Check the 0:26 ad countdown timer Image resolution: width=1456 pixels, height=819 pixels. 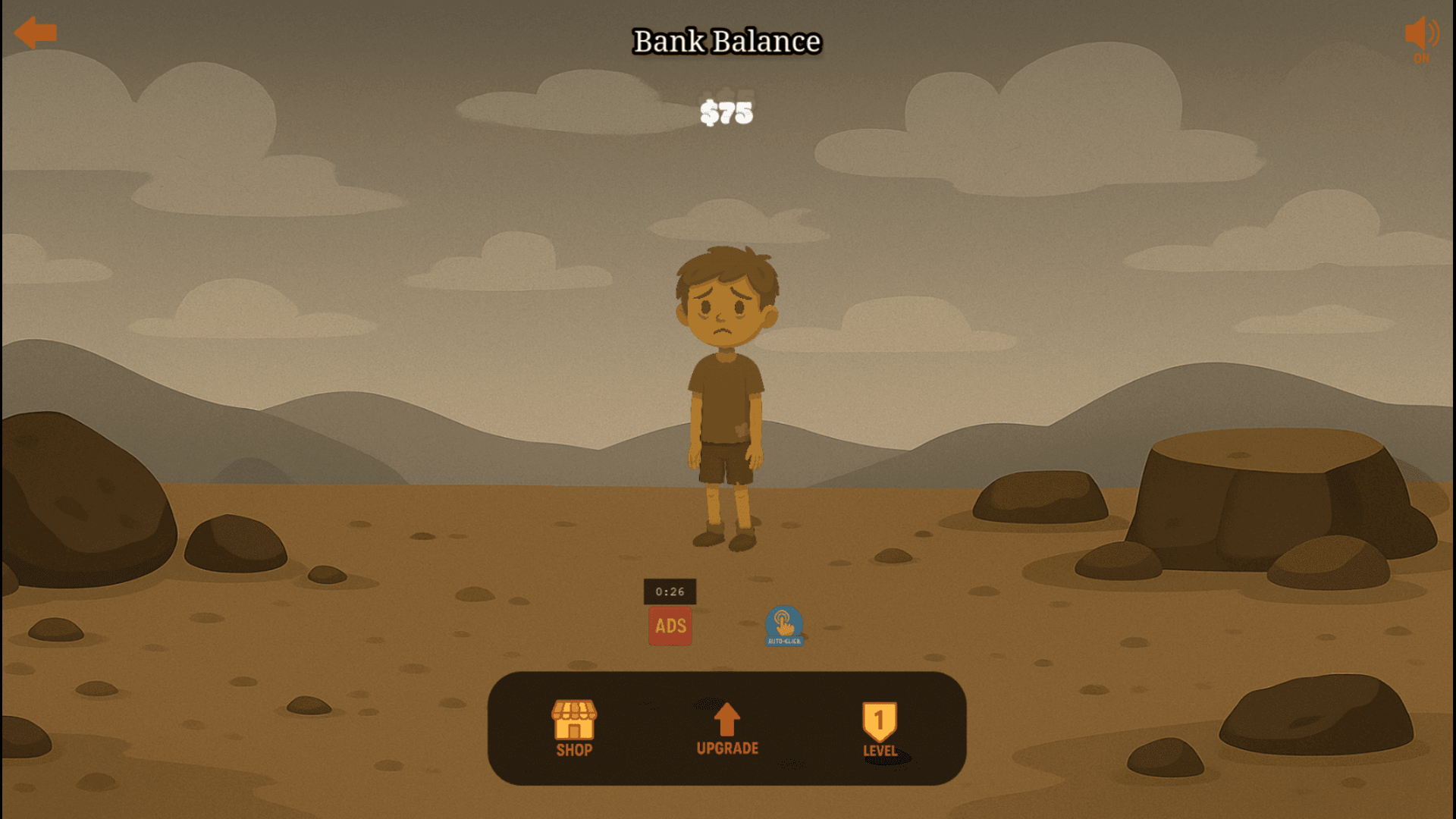tap(670, 591)
